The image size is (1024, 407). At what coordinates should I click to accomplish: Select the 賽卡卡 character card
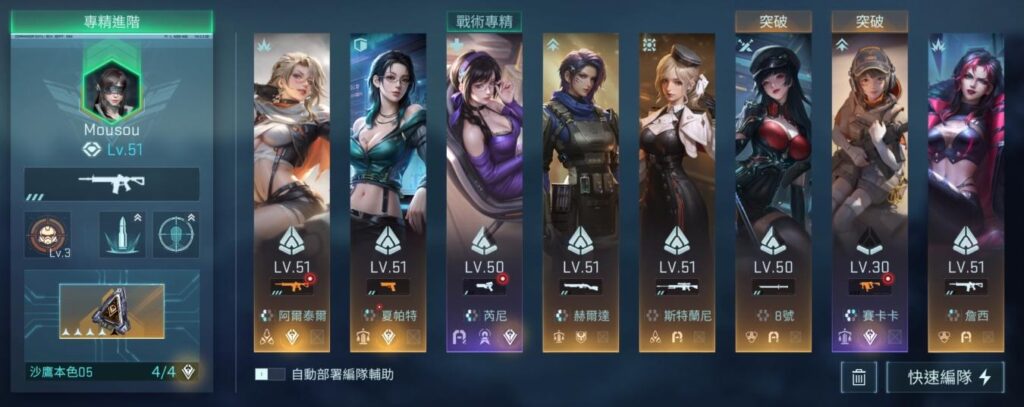click(x=869, y=190)
